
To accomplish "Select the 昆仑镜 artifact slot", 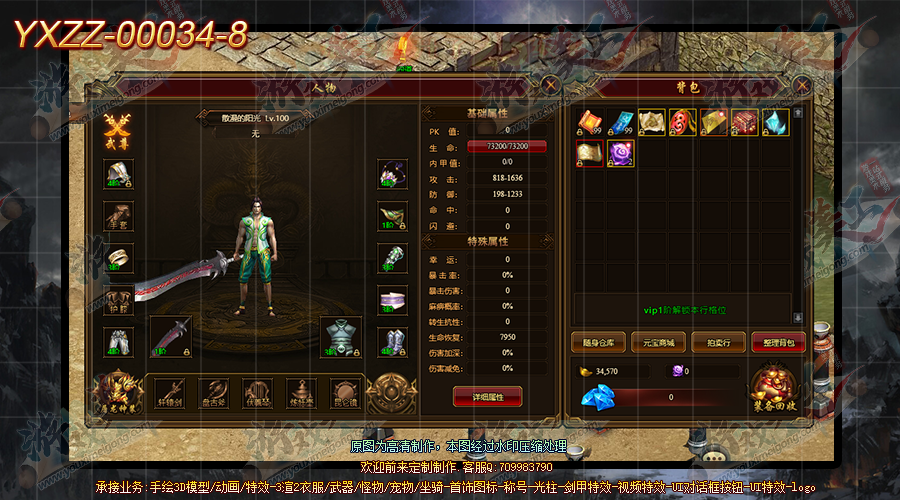I will coord(345,392).
